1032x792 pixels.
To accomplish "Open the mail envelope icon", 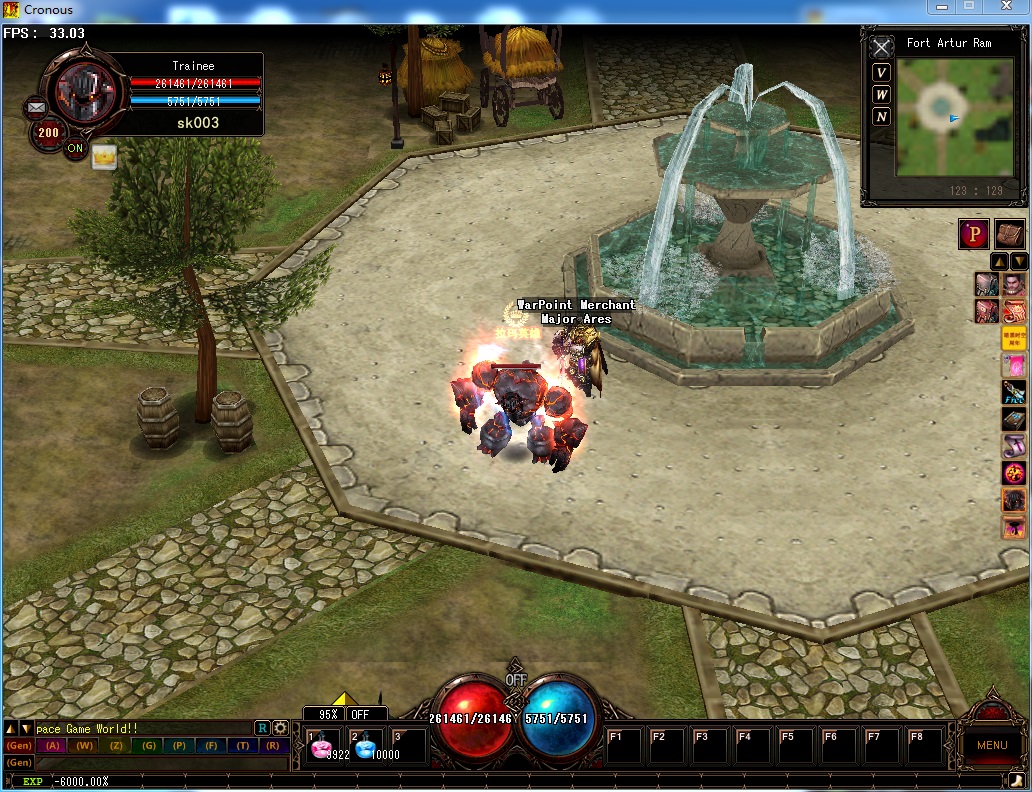I will [37, 106].
